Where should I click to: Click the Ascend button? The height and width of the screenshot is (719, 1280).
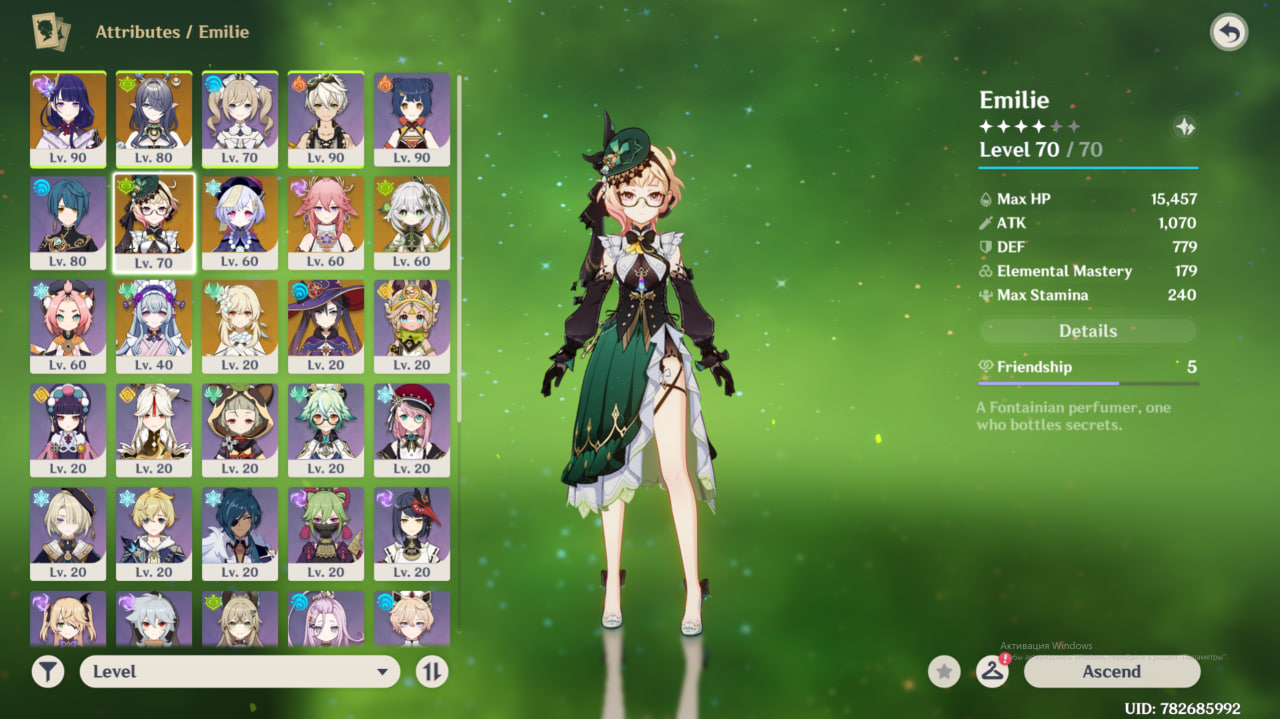pos(1111,672)
